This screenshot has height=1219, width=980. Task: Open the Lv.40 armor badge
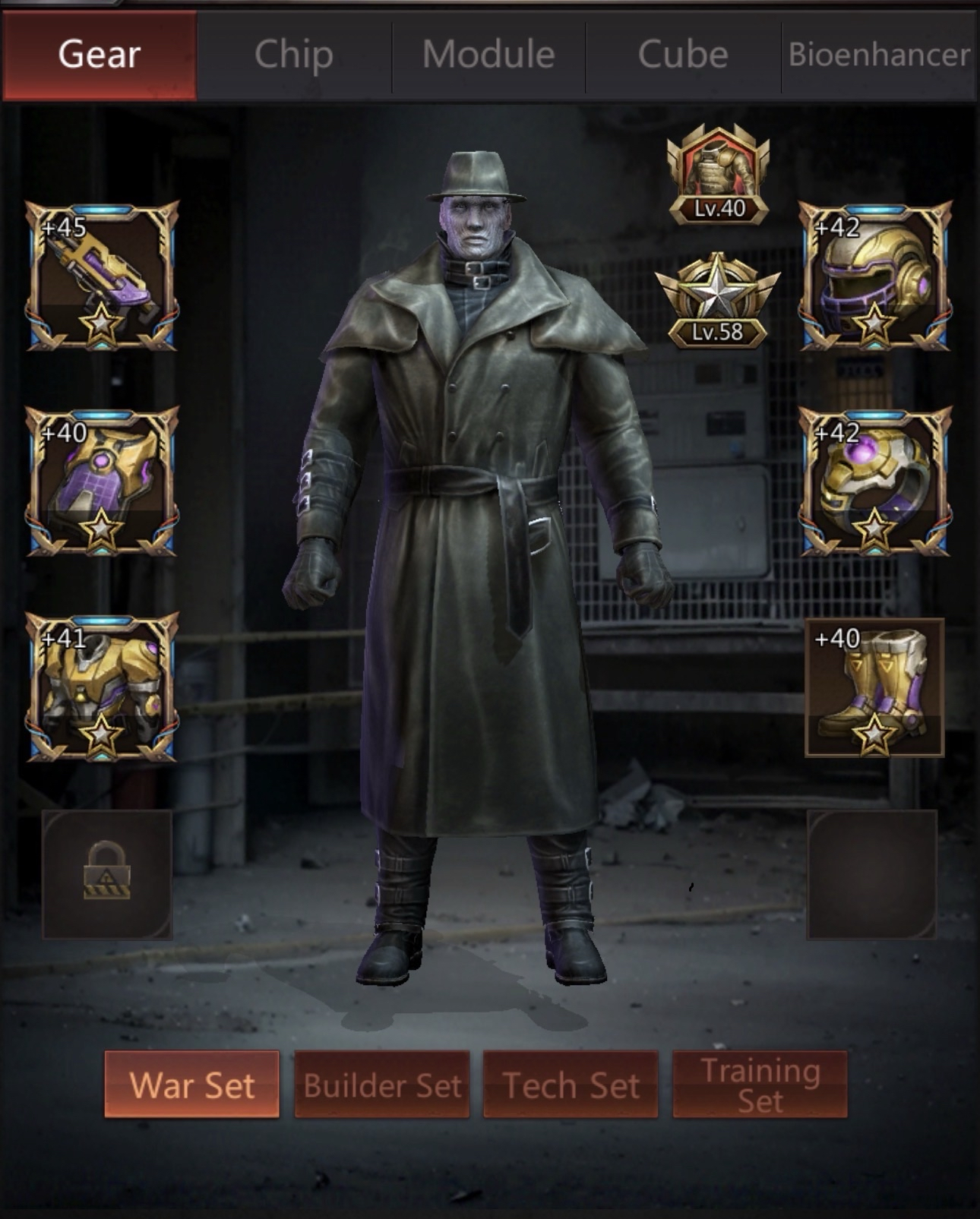coord(718,175)
